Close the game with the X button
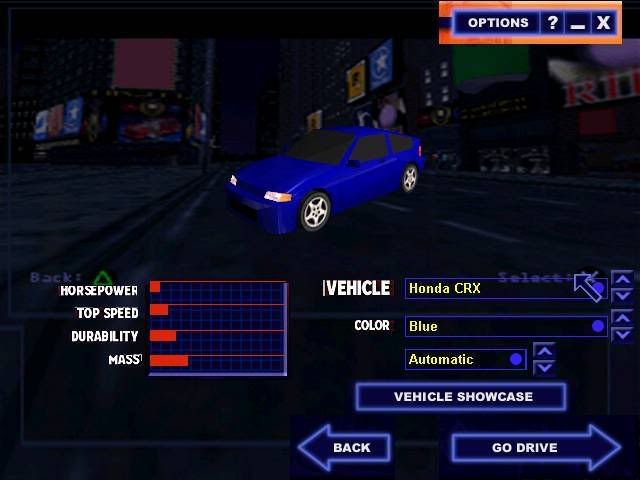 click(603, 22)
